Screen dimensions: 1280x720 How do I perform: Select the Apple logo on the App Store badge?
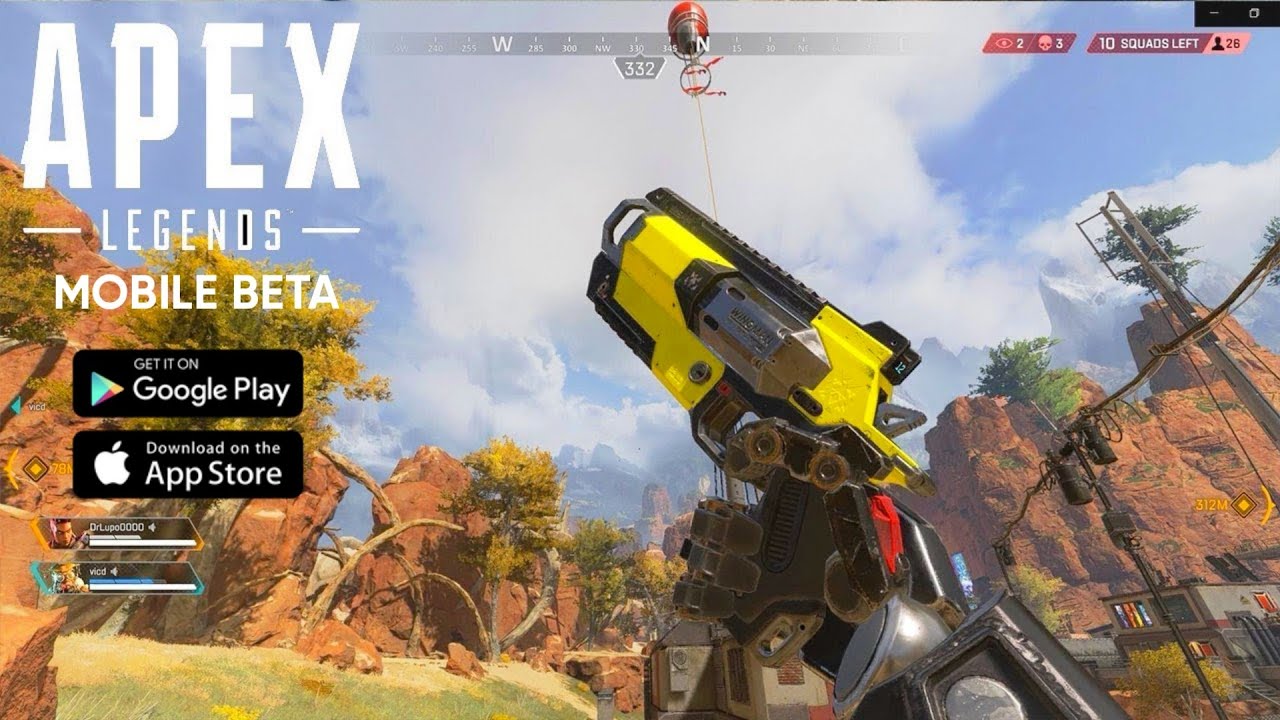coord(114,462)
